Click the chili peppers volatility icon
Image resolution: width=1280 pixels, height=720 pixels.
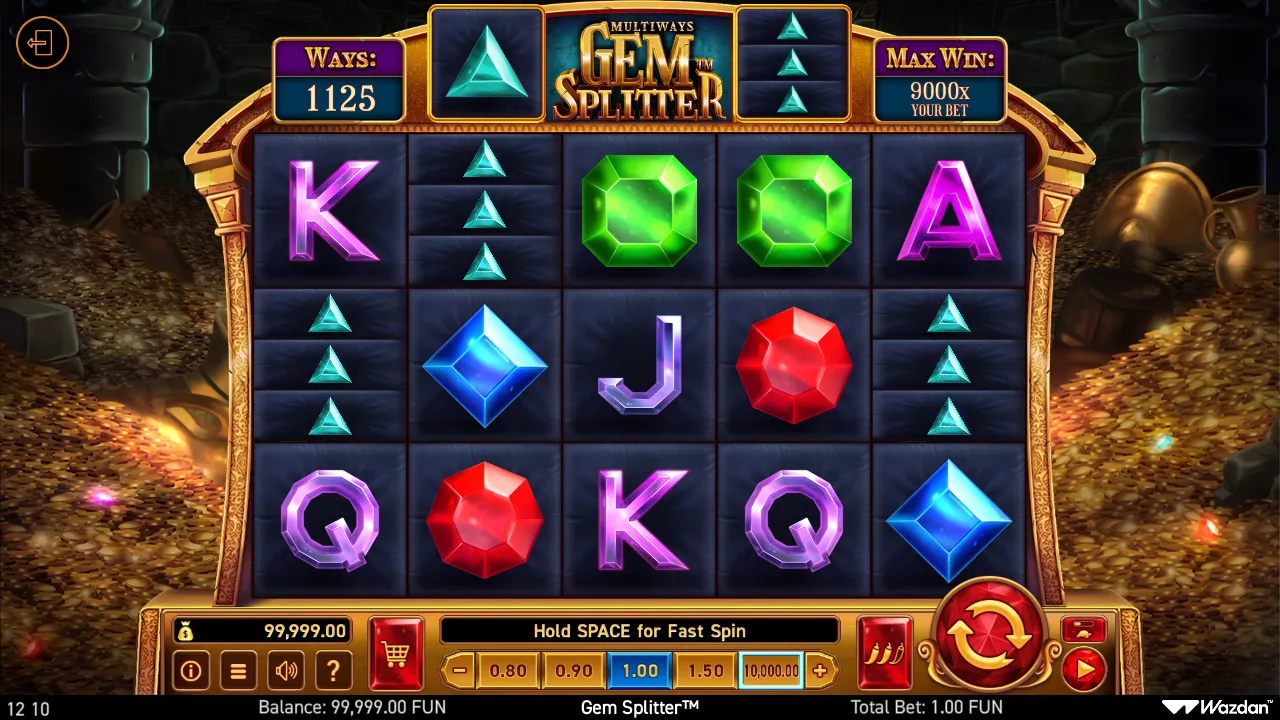(x=884, y=648)
